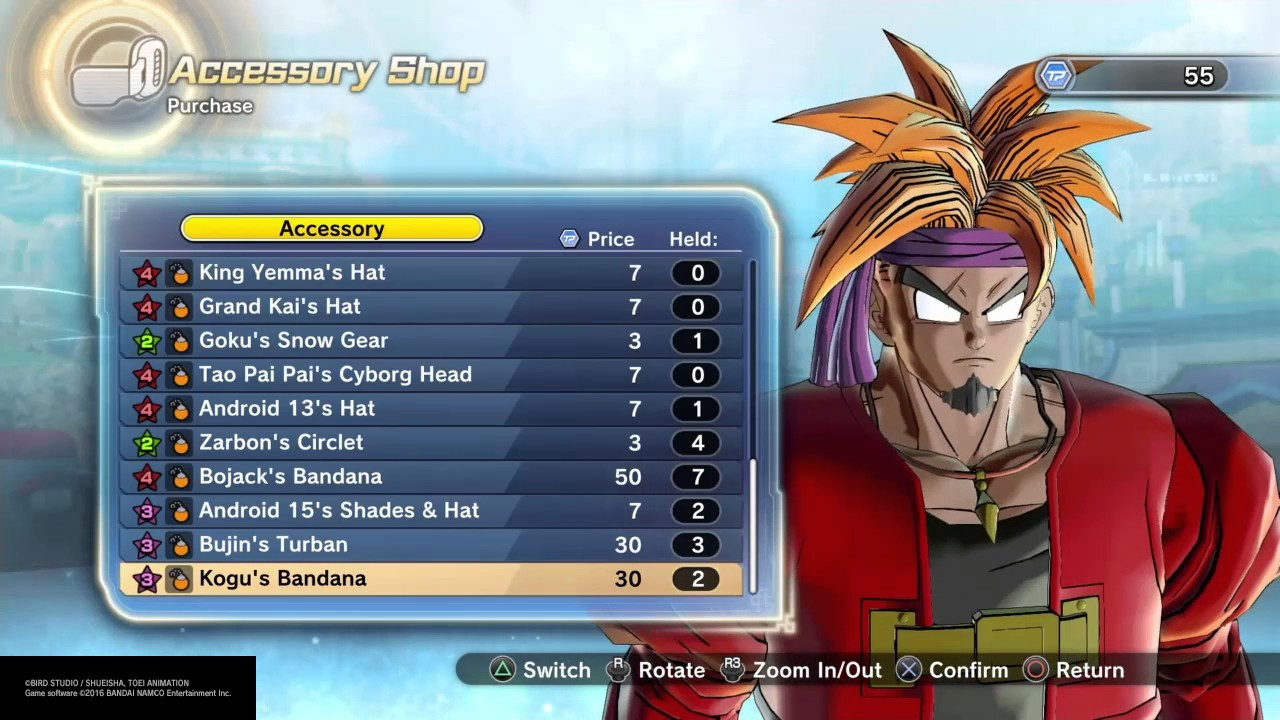Click the Held count for Kogu's Bandana
The height and width of the screenshot is (720, 1280).
point(697,578)
